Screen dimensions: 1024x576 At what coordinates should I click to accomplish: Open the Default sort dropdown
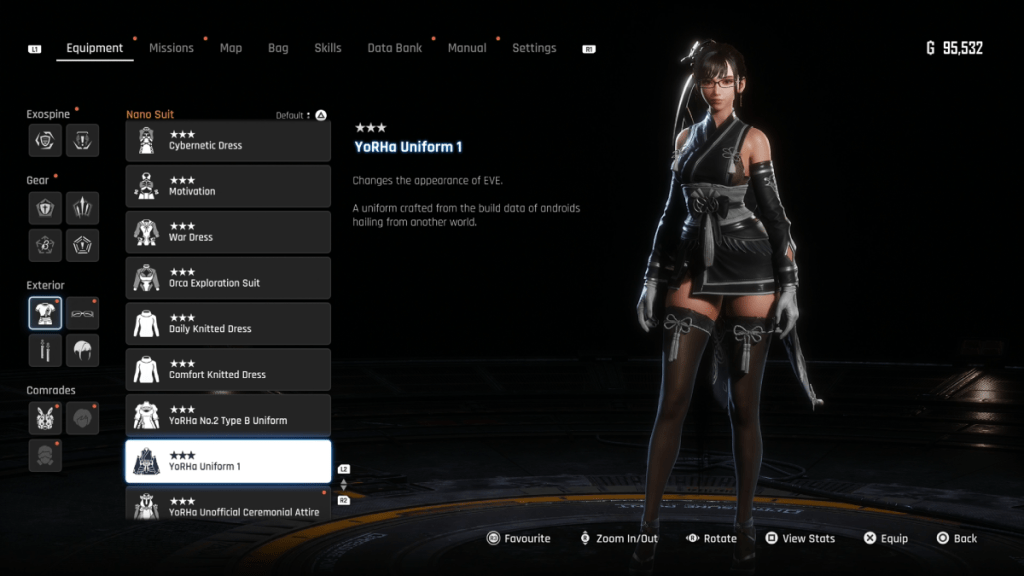(x=293, y=115)
